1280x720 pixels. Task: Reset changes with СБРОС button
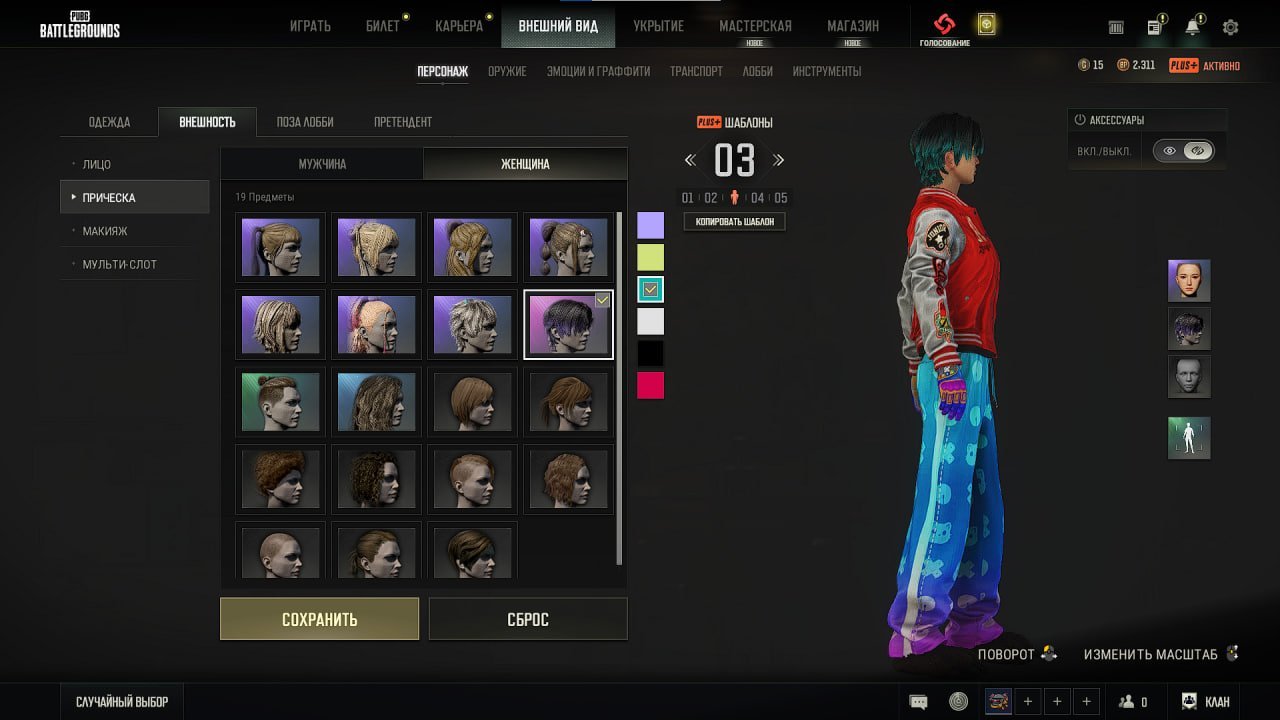tap(527, 619)
